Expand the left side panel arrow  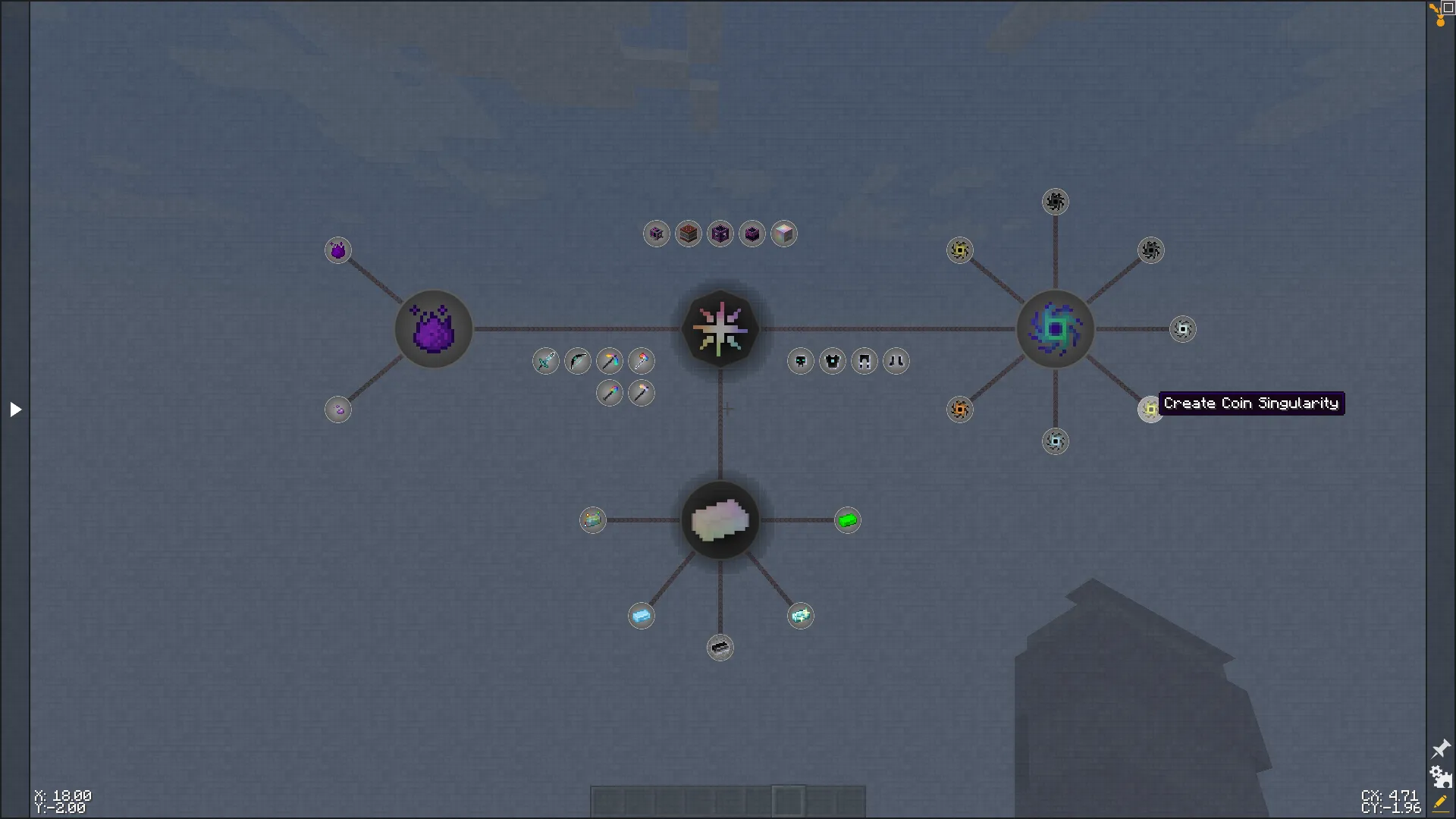click(15, 409)
